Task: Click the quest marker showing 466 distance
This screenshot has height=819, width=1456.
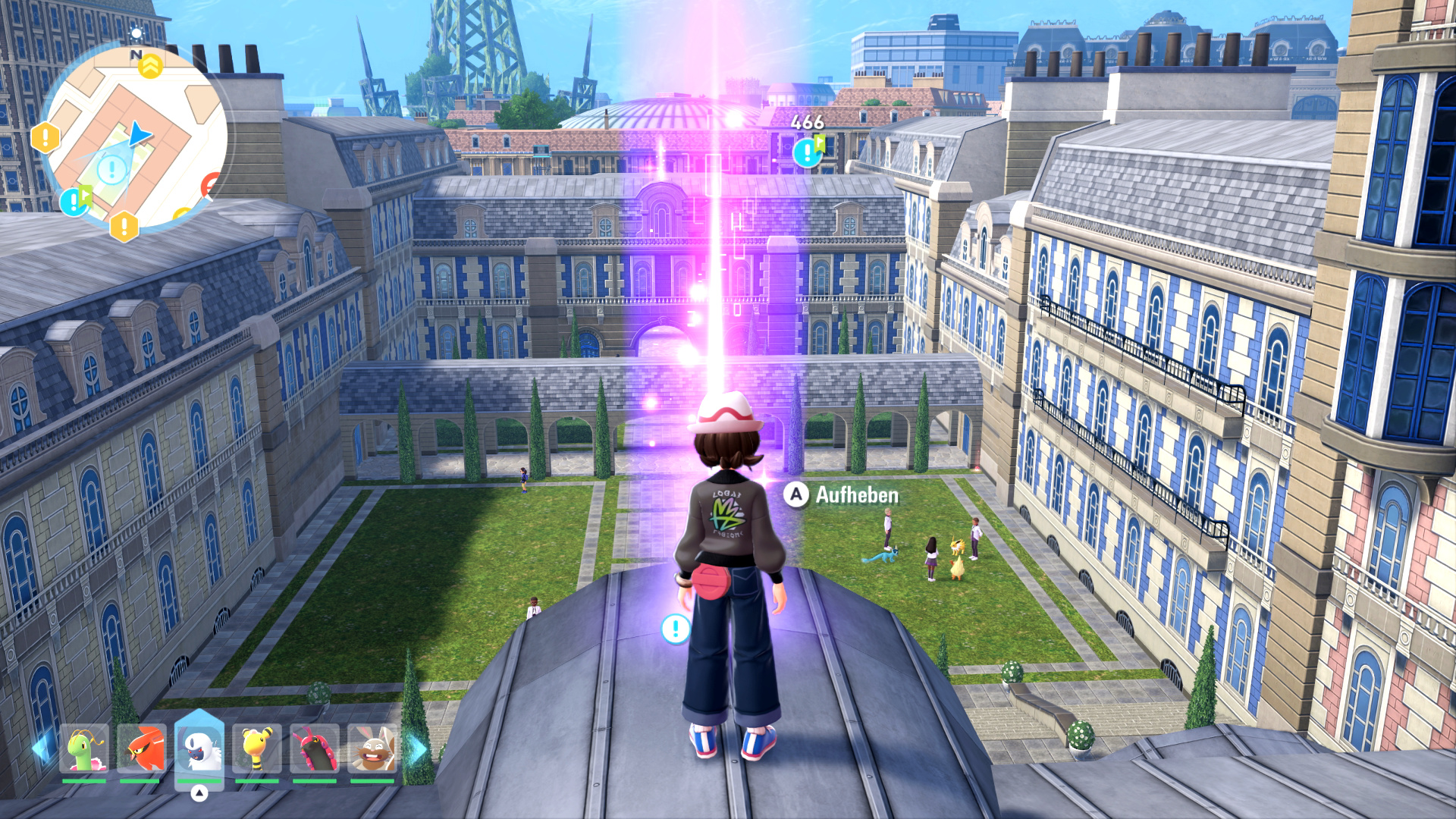Action: point(808,152)
